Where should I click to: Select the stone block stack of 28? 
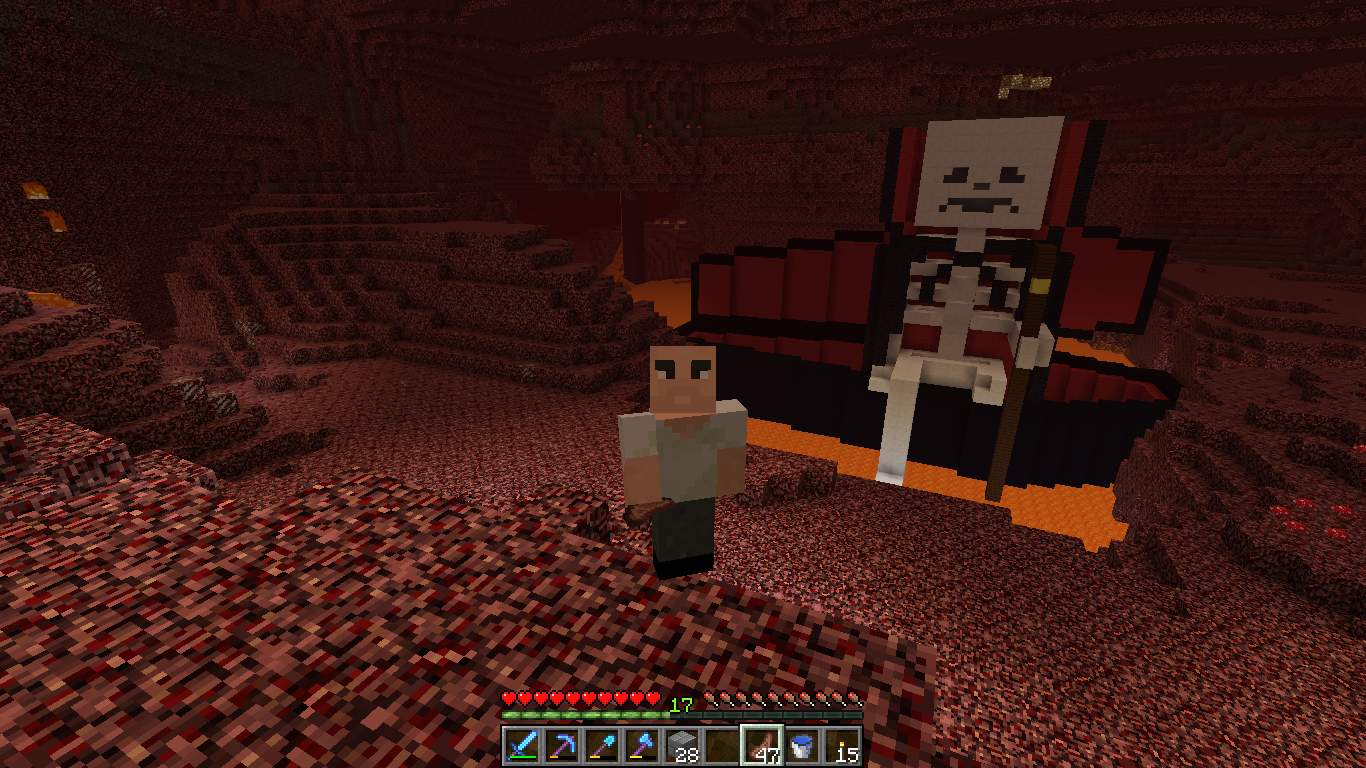pyautogui.click(x=681, y=746)
